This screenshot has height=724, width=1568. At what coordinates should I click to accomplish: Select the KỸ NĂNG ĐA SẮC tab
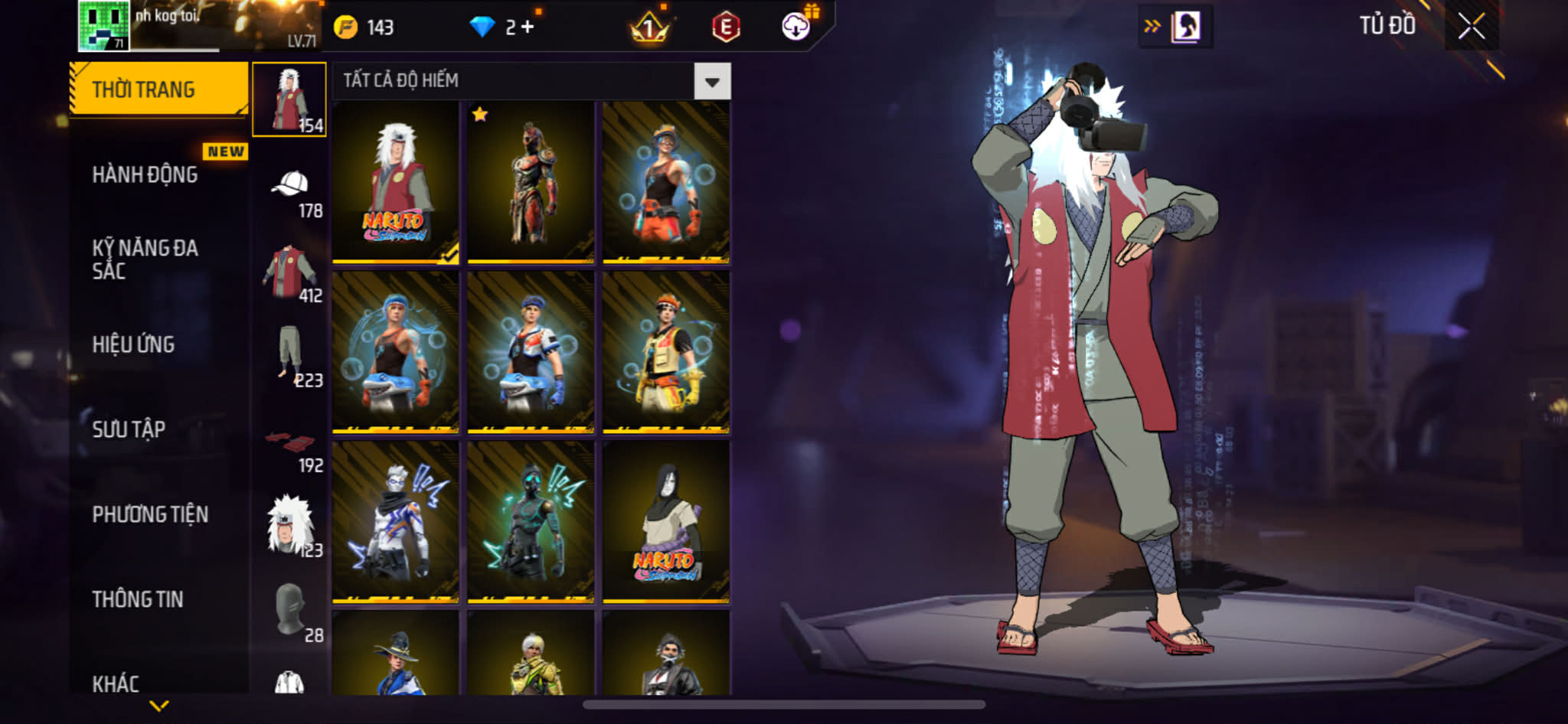[145, 259]
